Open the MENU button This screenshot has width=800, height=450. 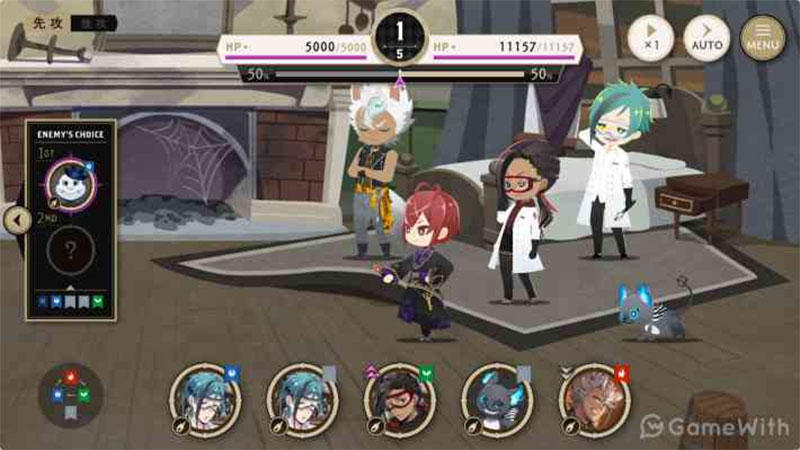(x=762, y=39)
